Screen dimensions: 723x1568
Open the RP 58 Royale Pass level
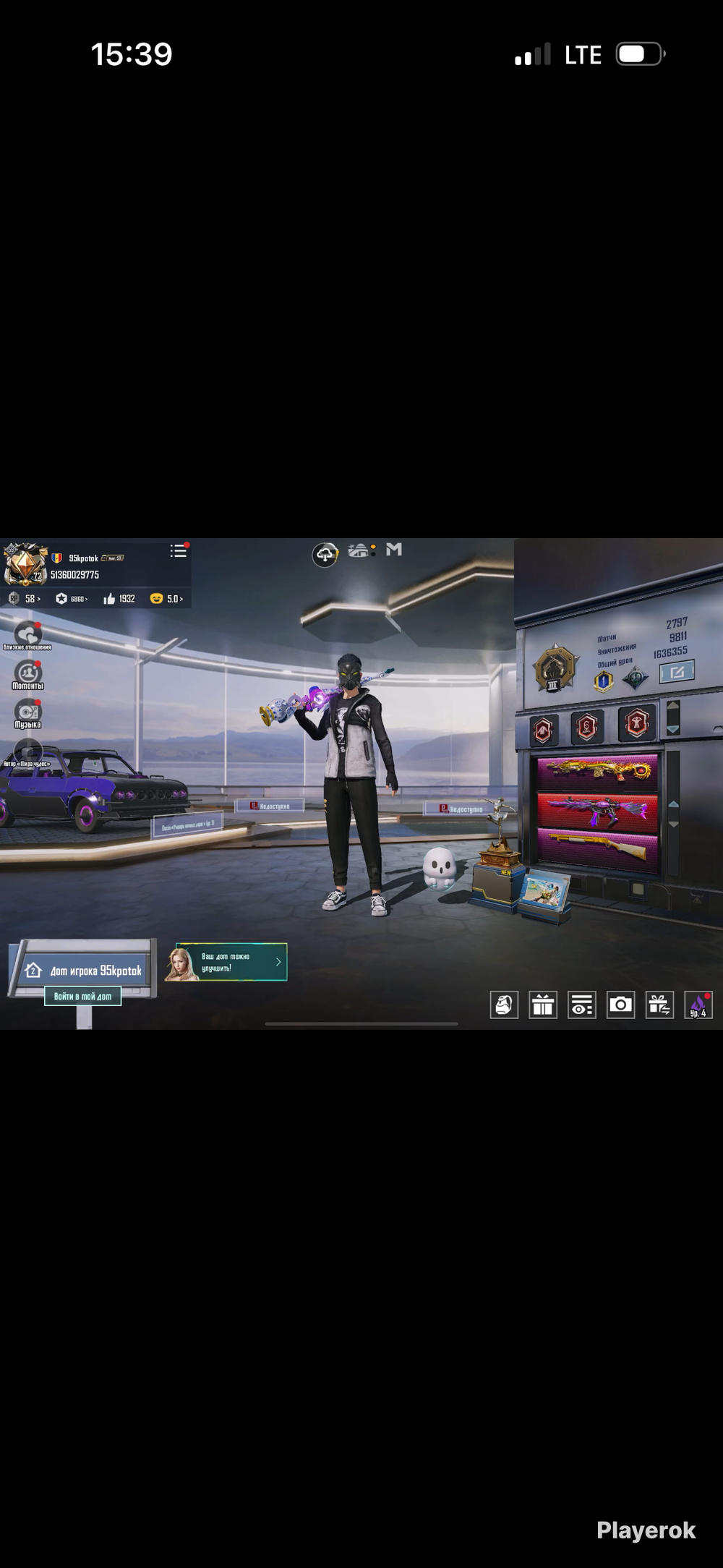click(x=26, y=599)
